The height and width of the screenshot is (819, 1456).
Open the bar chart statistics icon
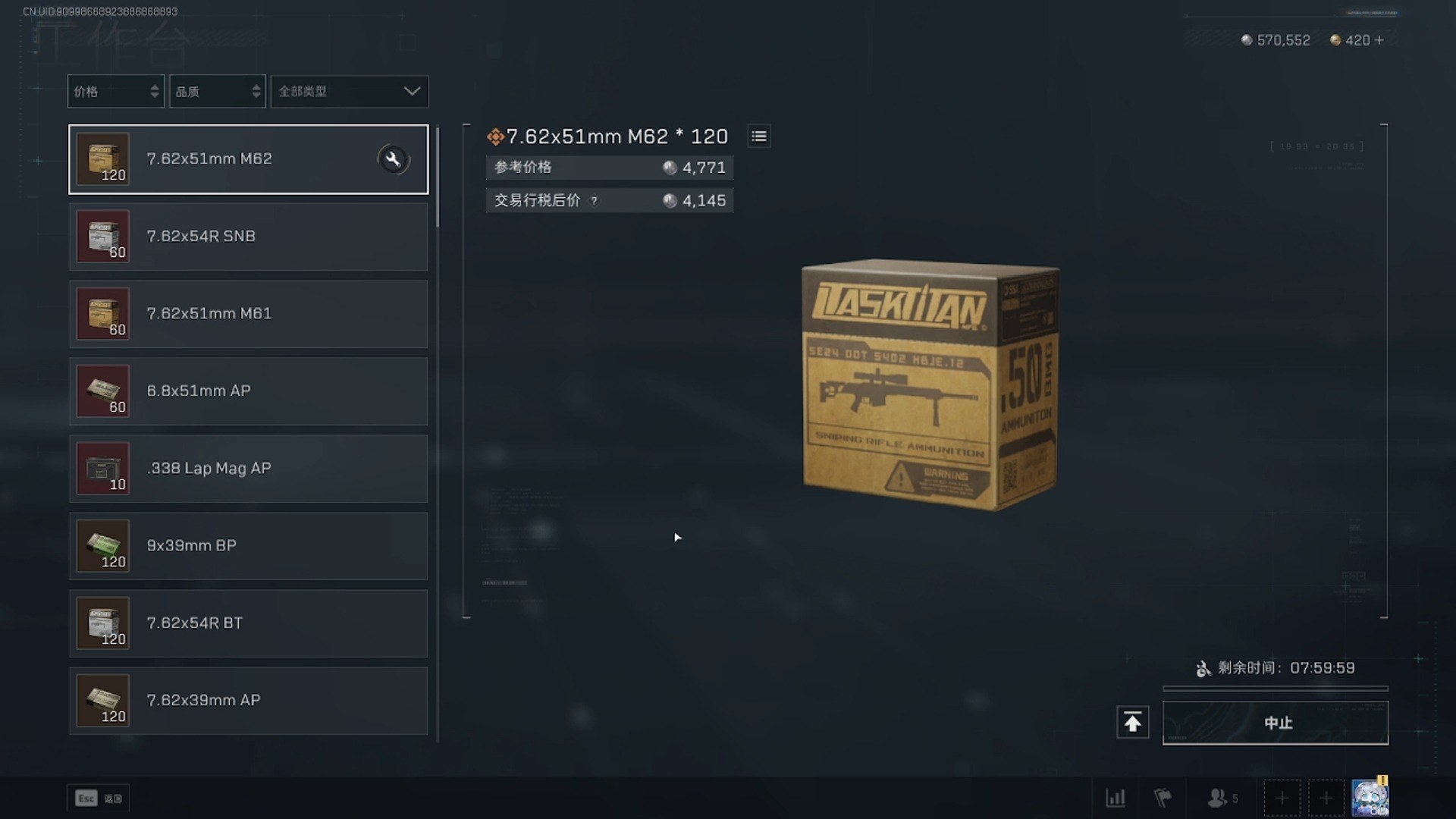coord(1116,798)
